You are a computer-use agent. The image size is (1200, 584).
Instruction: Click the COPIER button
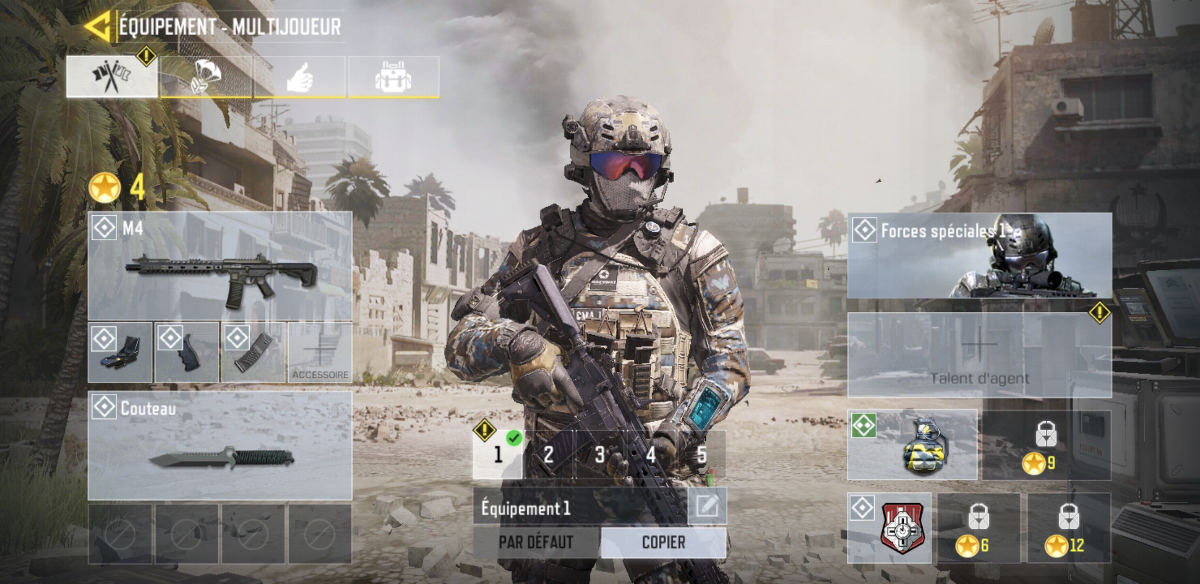point(663,543)
